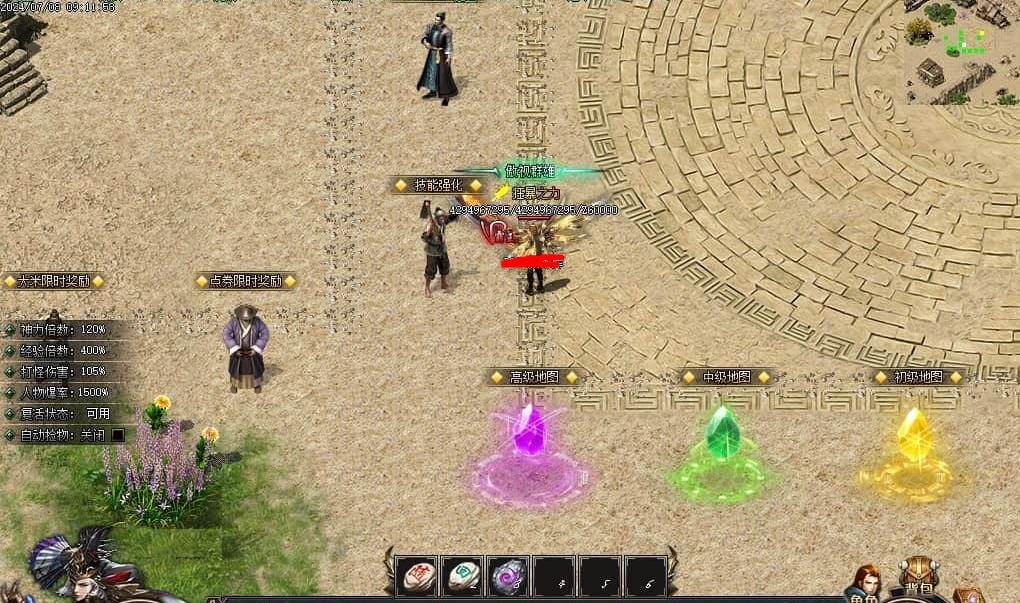Use the red-rune stone in the hotbar
Image resolution: width=1020 pixels, height=603 pixels.
coord(415,576)
